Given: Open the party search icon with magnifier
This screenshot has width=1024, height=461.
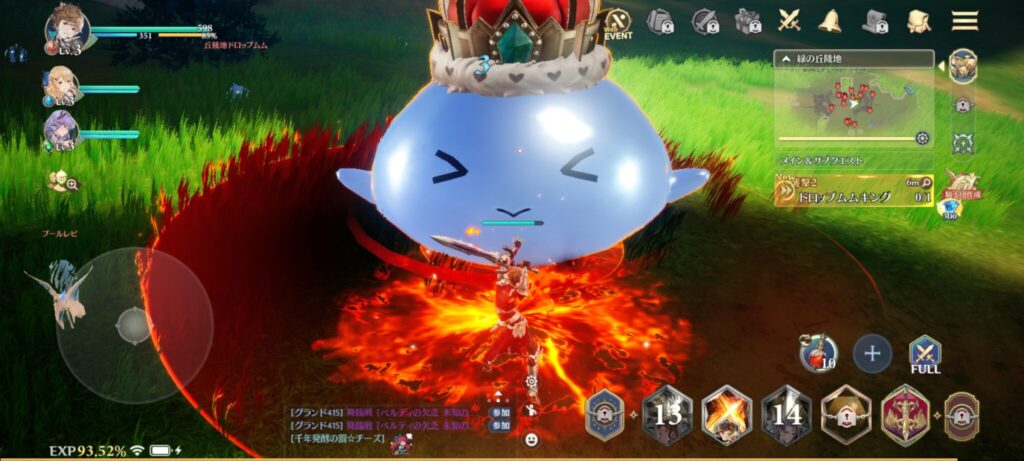Looking at the screenshot, I should [x=62, y=182].
